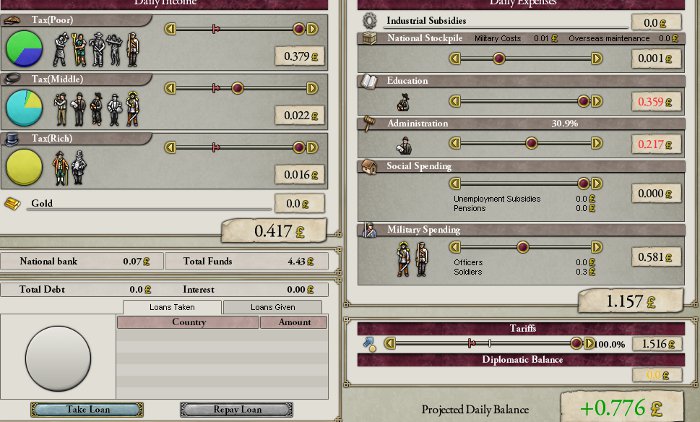Image resolution: width=700 pixels, height=422 pixels.
Task: Repay the existing loan
Action: pos(236,409)
